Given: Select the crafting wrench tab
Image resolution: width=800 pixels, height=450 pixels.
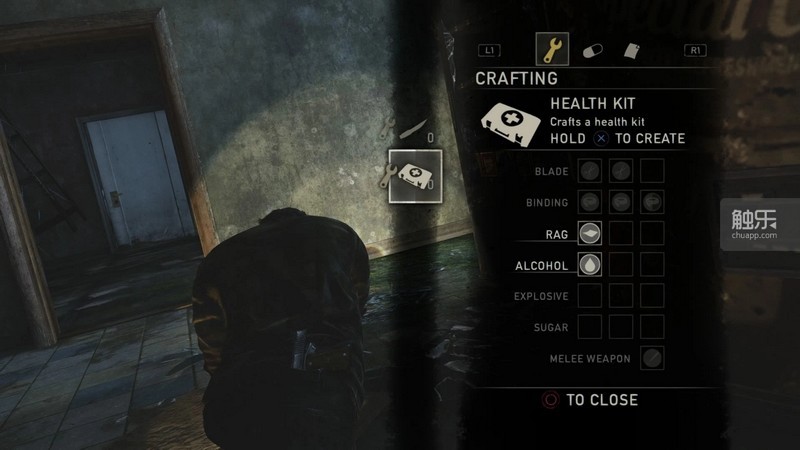Looking at the screenshot, I should pyautogui.click(x=552, y=48).
